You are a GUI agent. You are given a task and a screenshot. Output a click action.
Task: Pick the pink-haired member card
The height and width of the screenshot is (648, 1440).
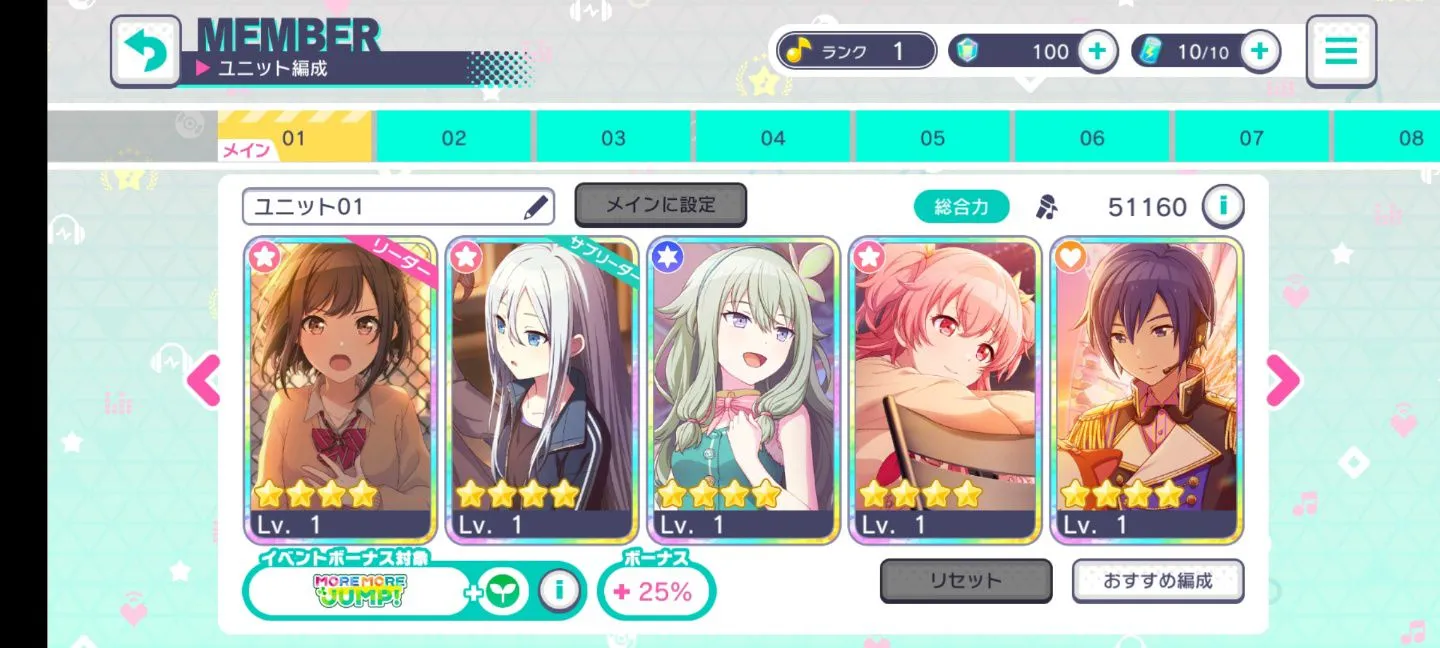[x=946, y=390]
